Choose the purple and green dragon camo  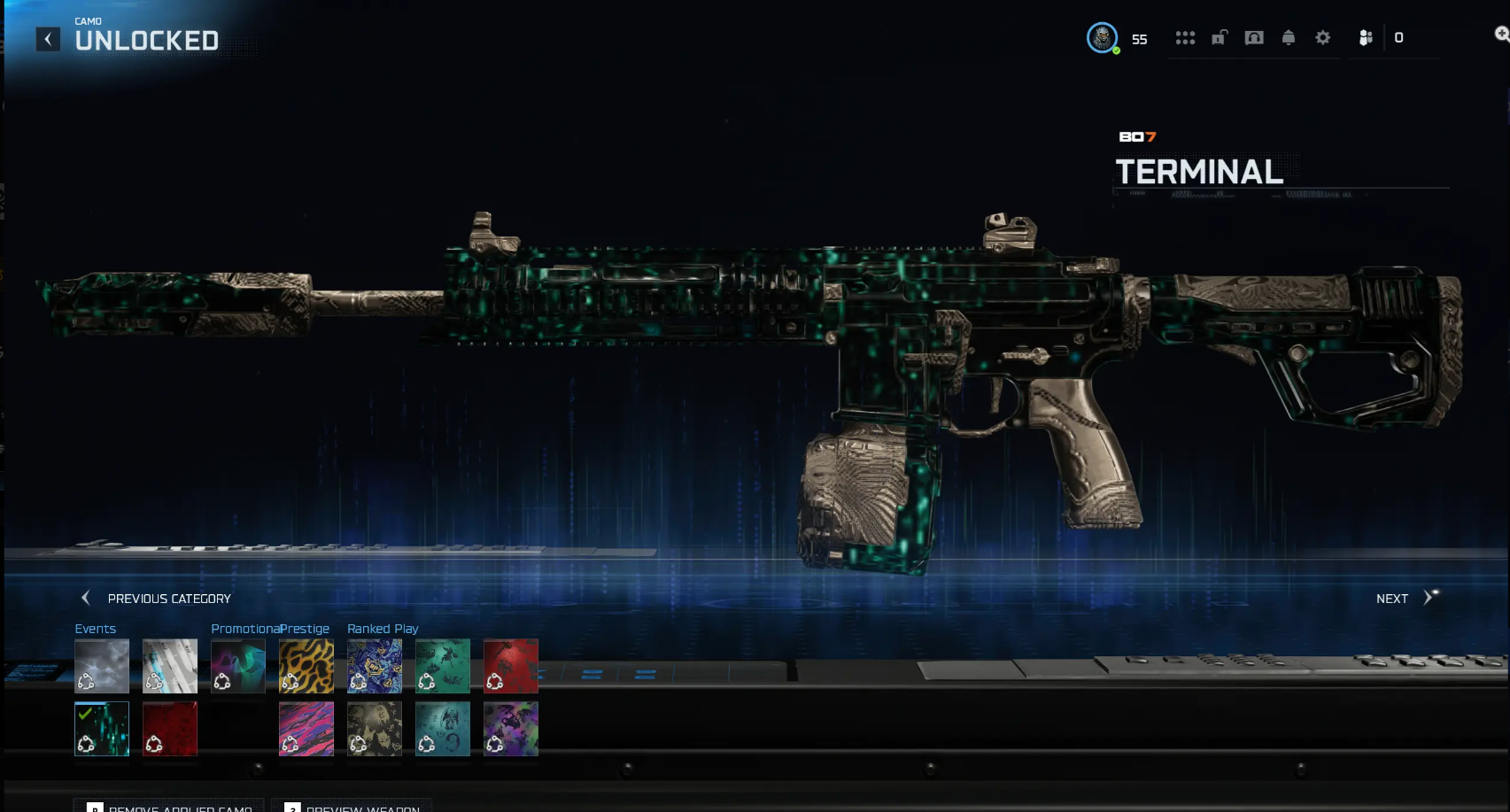tap(511, 729)
